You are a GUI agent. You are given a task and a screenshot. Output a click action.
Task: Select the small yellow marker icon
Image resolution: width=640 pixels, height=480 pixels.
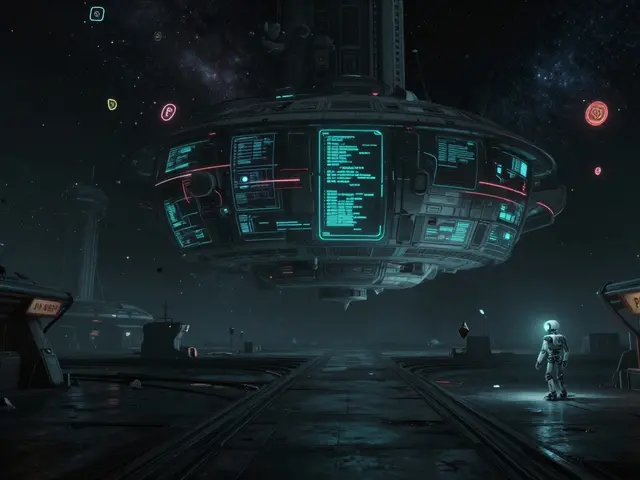[x=112, y=103]
